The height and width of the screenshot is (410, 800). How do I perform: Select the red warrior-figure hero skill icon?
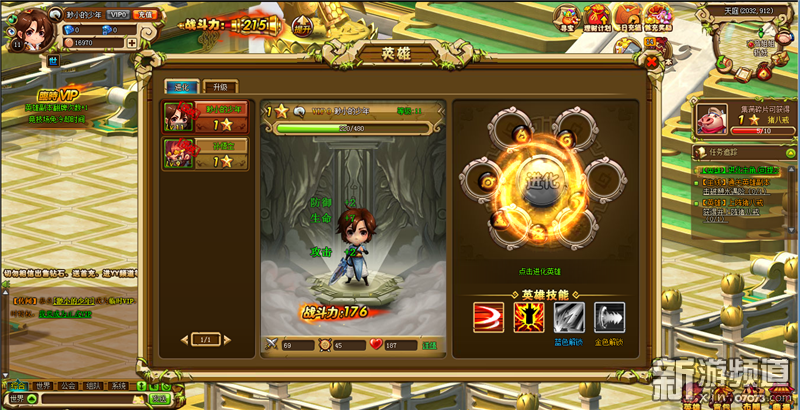click(x=529, y=317)
